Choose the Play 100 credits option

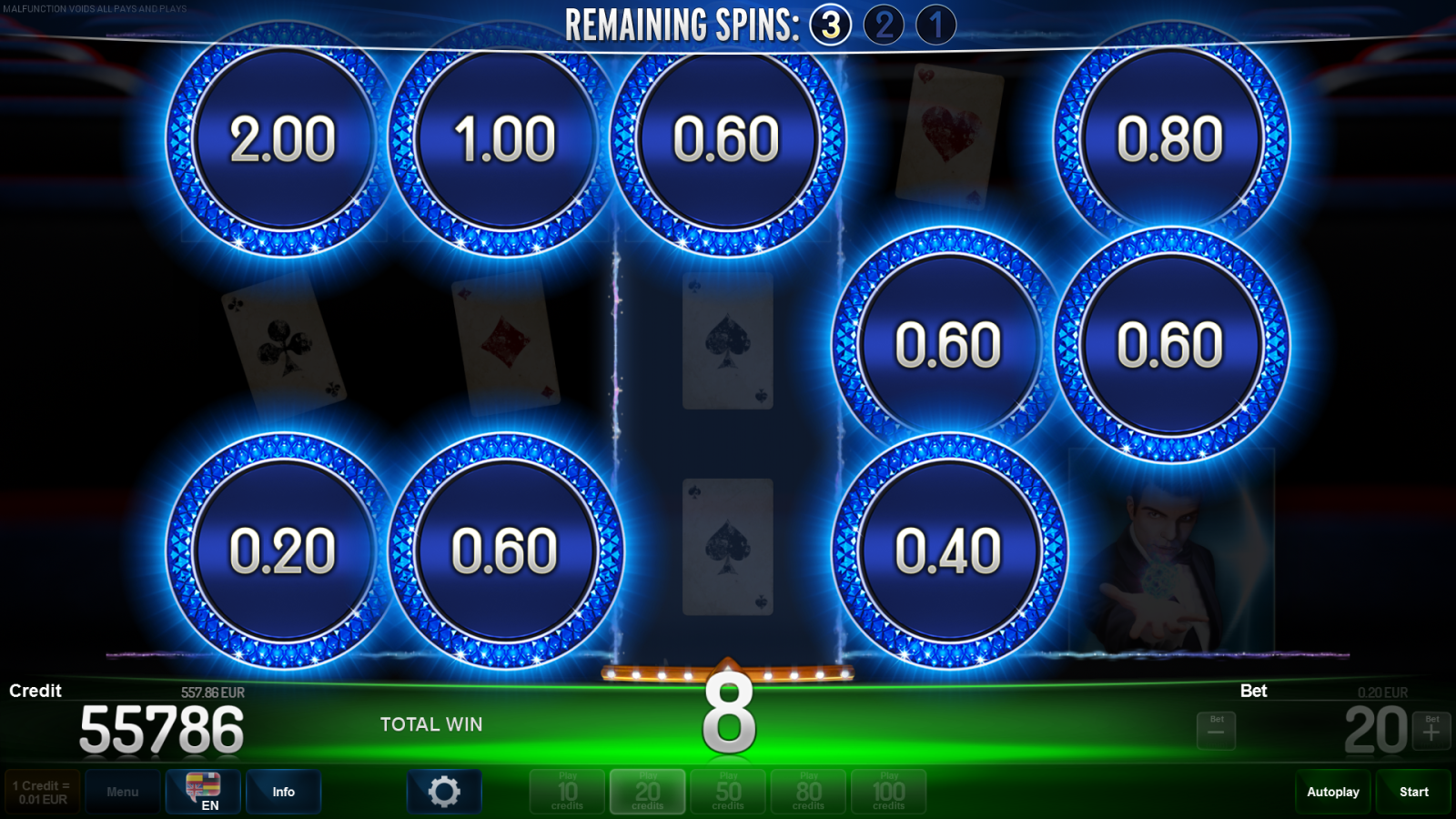[x=888, y=791]
